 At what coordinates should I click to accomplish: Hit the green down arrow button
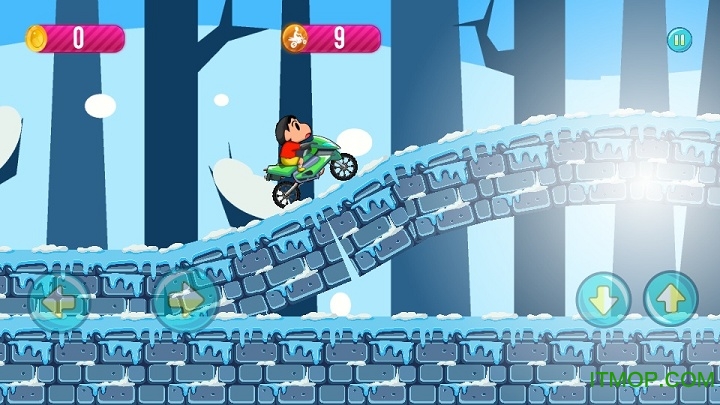click(x=603, y=299)
